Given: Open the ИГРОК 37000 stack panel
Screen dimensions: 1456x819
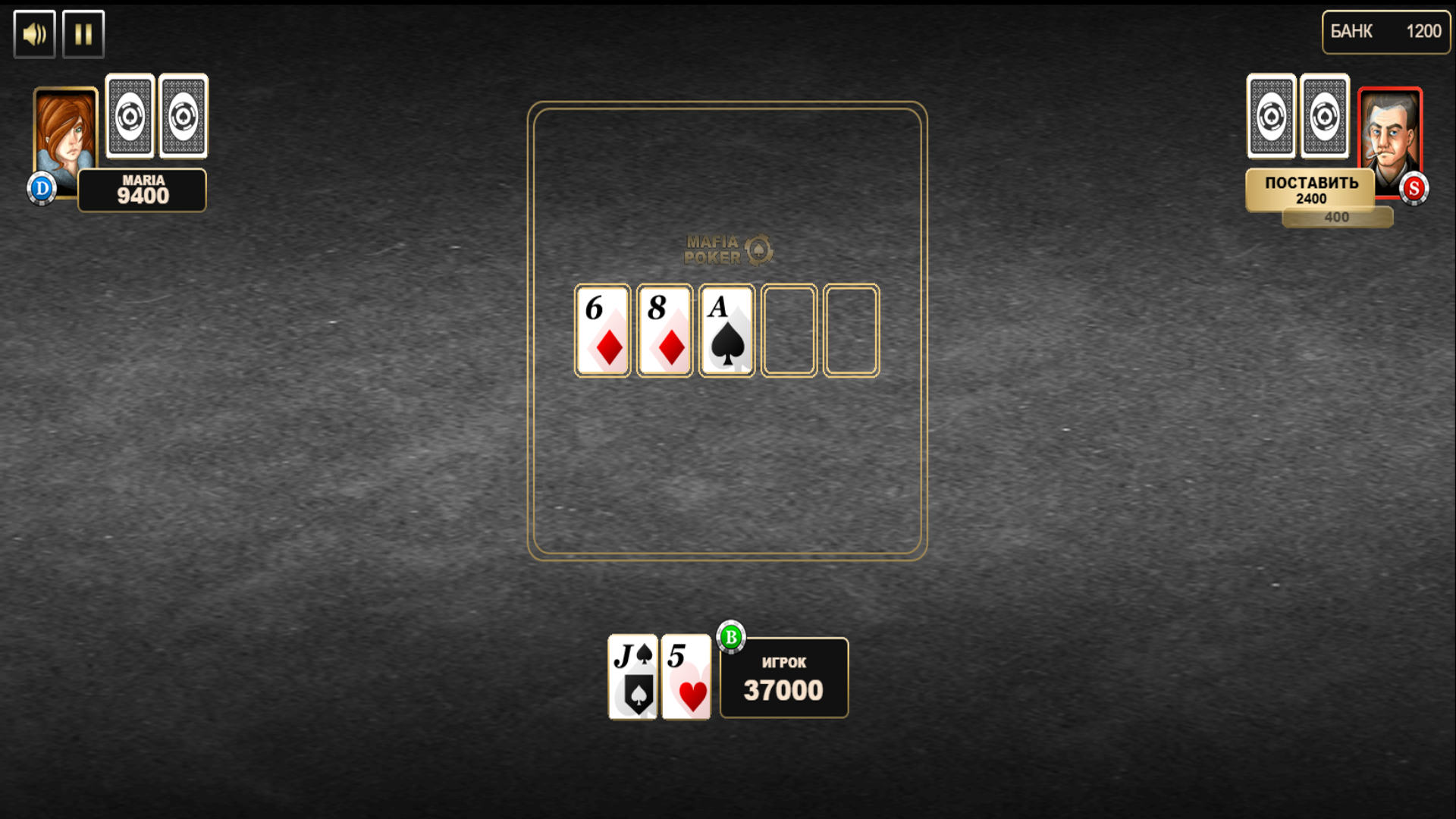Looking at the screenshot, I should click(x=783, y=678).
